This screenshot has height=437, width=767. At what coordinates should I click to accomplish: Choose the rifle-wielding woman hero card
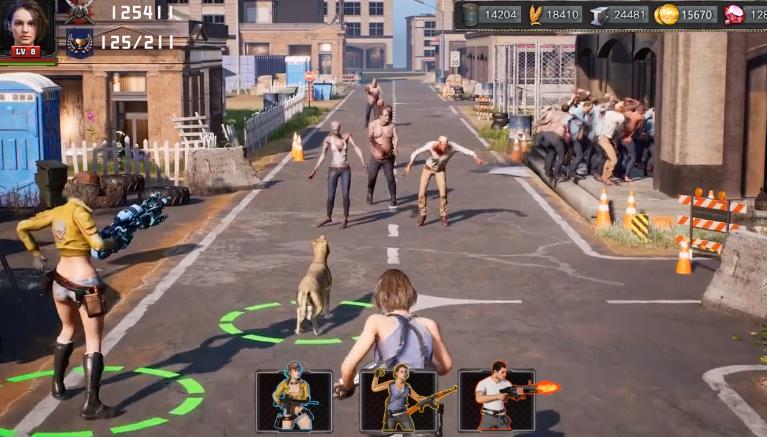(398, 400)
